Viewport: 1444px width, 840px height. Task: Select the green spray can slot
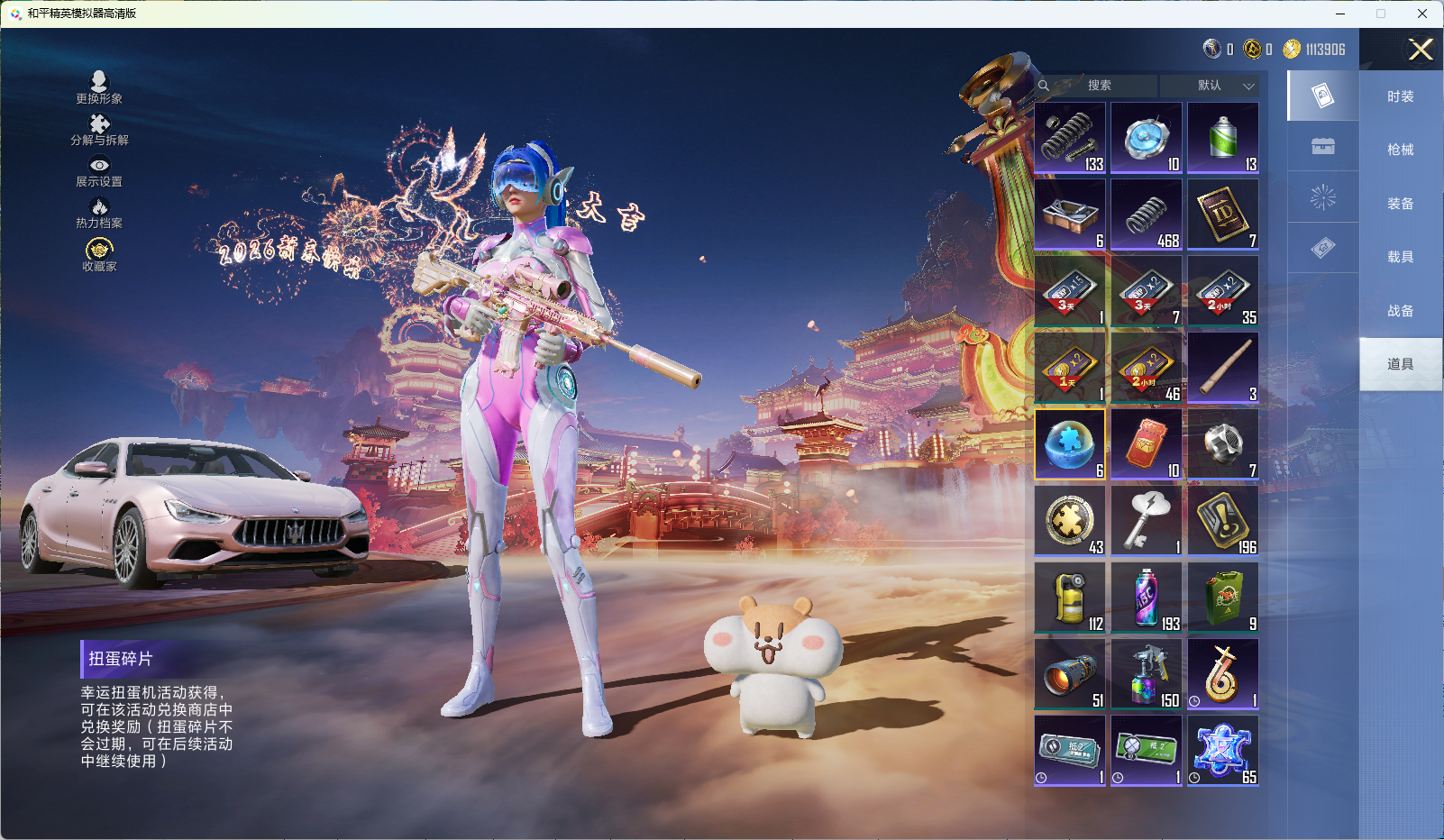click(x=1223, y=138)
